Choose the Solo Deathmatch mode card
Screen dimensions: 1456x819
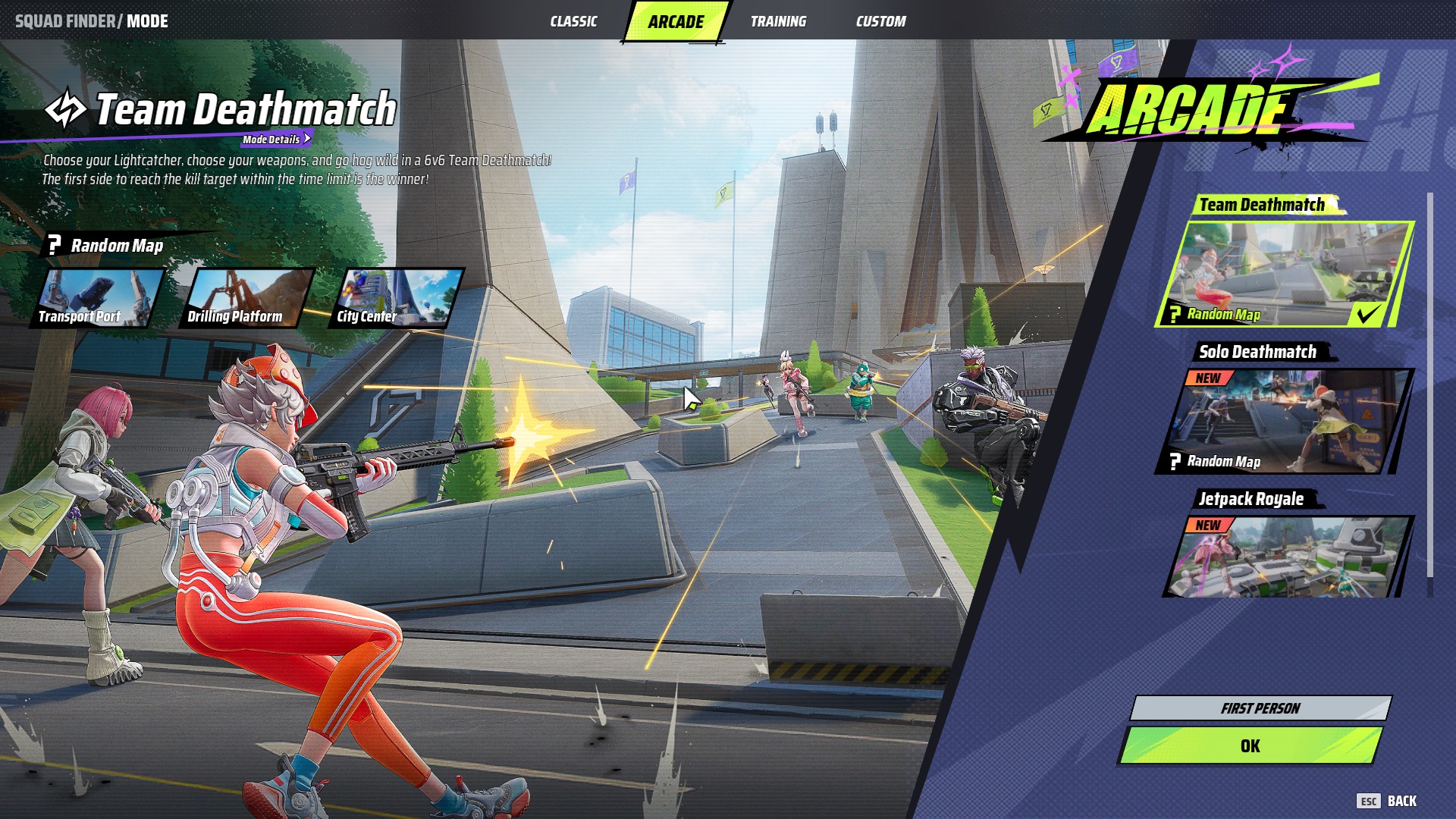[1285, 421]
